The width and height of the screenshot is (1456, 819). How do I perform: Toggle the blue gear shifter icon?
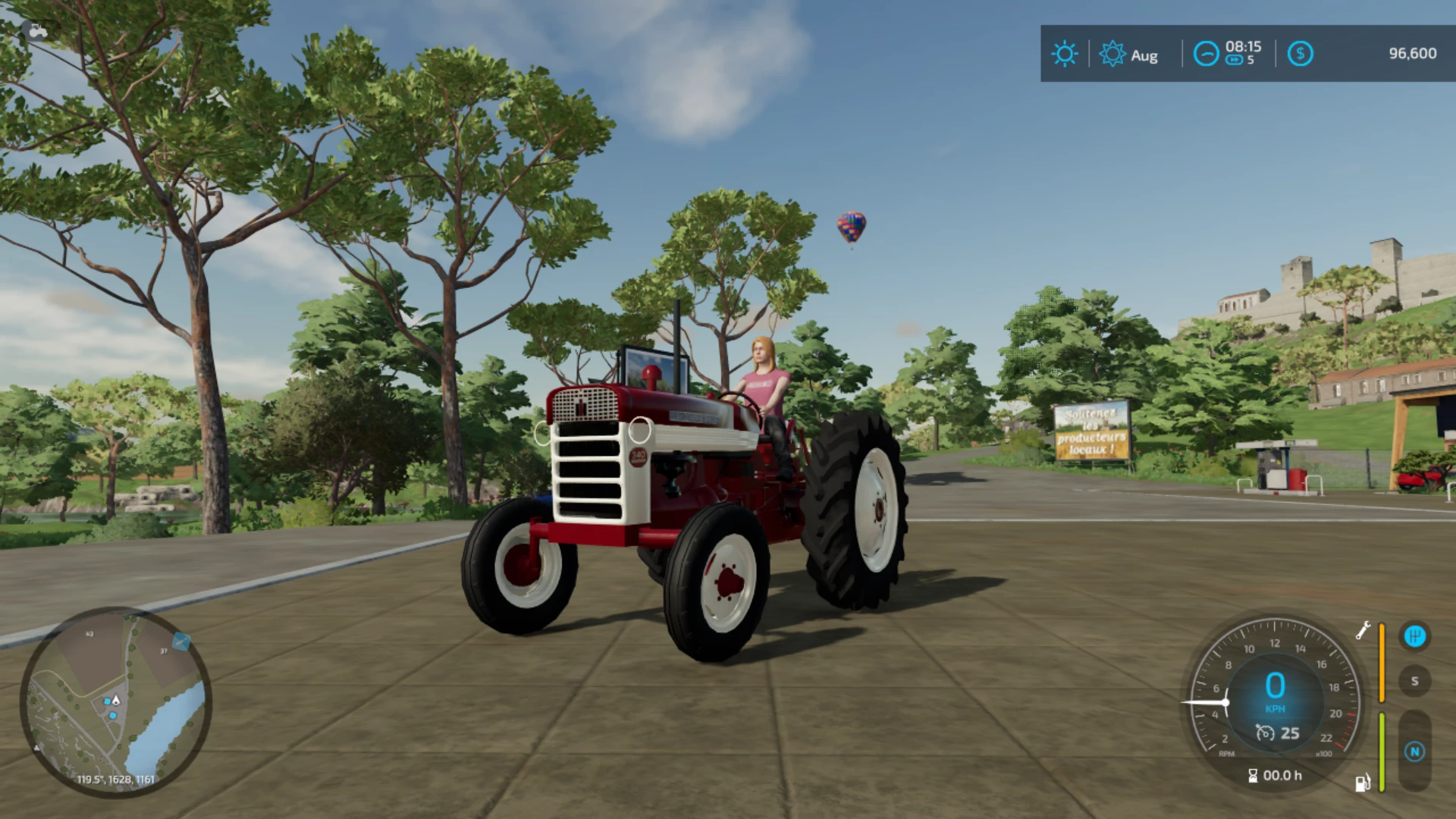1414,636
